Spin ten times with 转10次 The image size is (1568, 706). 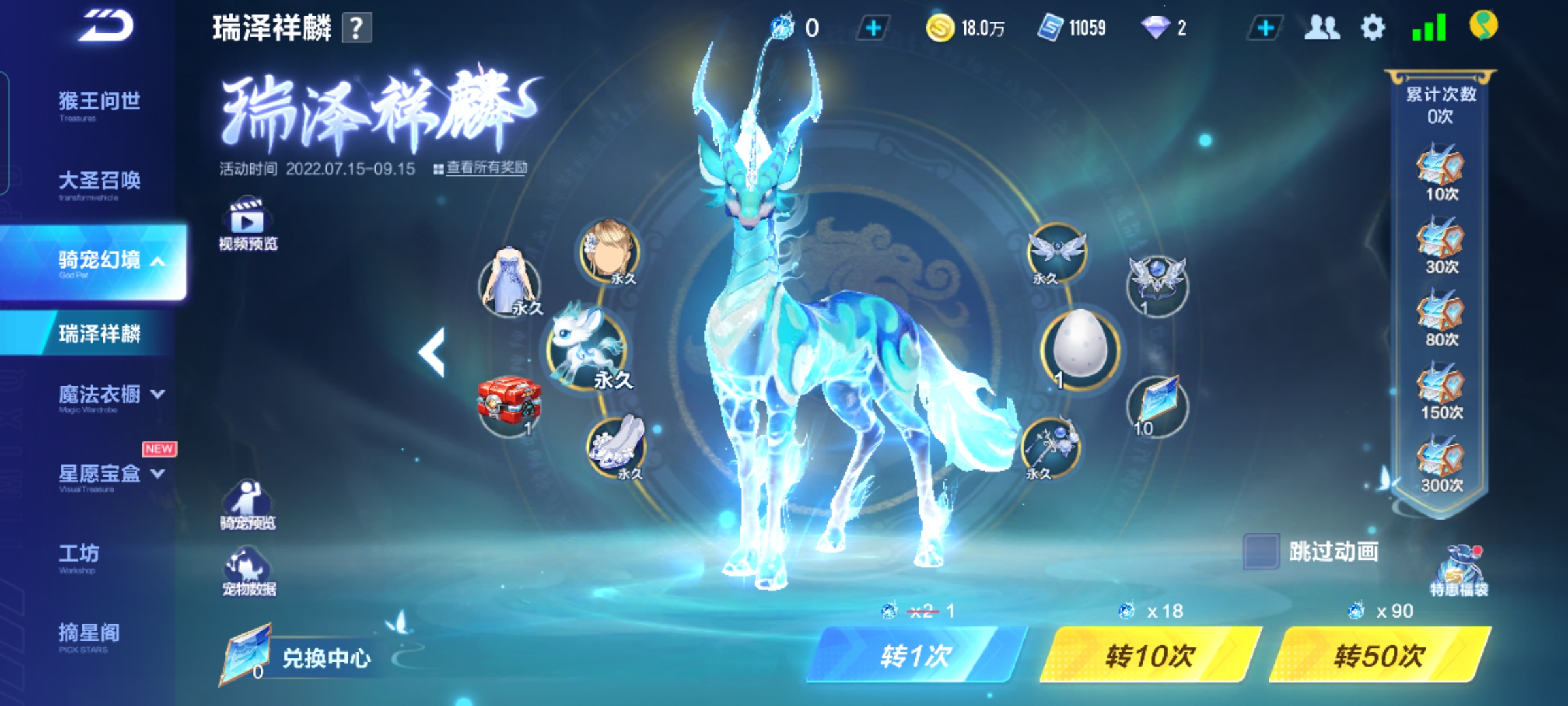(x=1150, y=655)
